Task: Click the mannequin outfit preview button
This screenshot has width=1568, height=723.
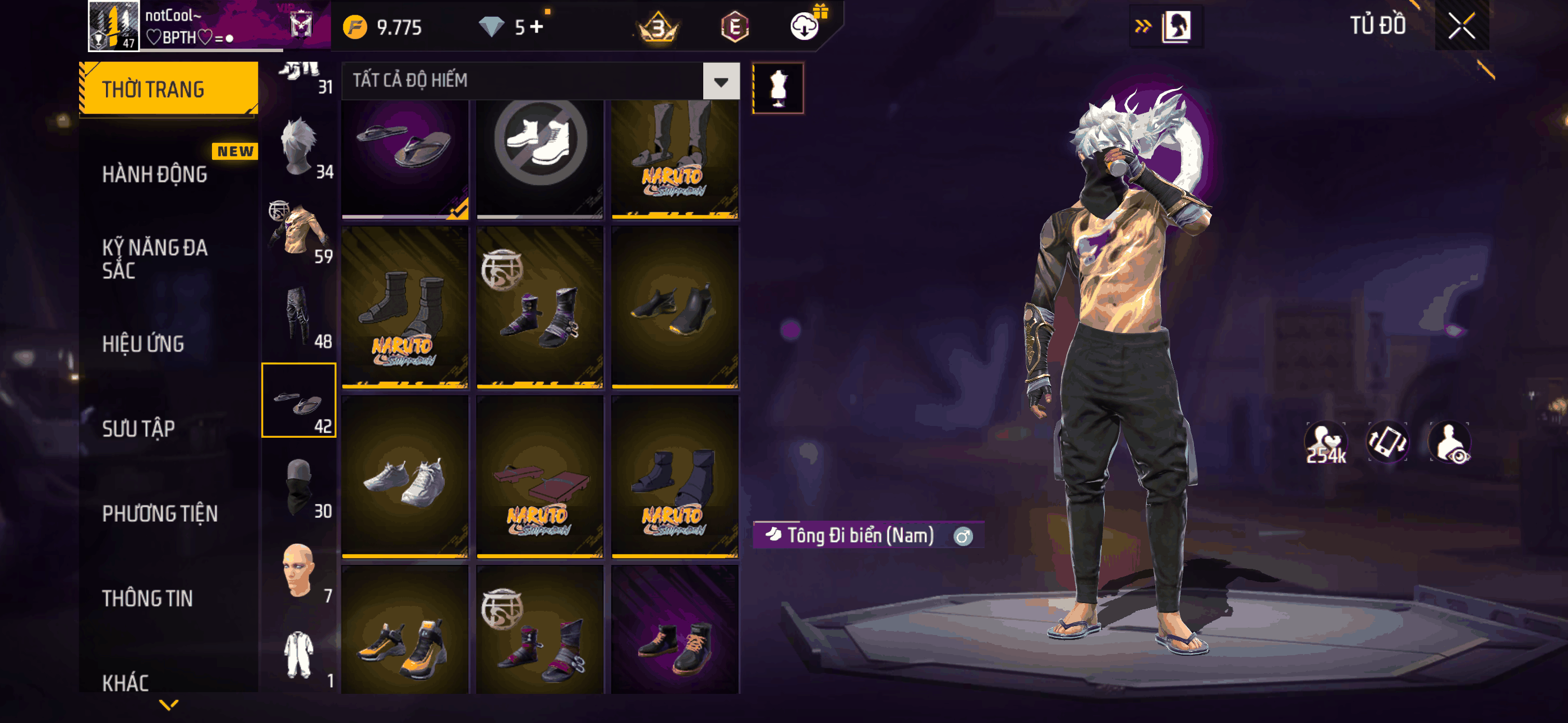Action: point(778,87)
